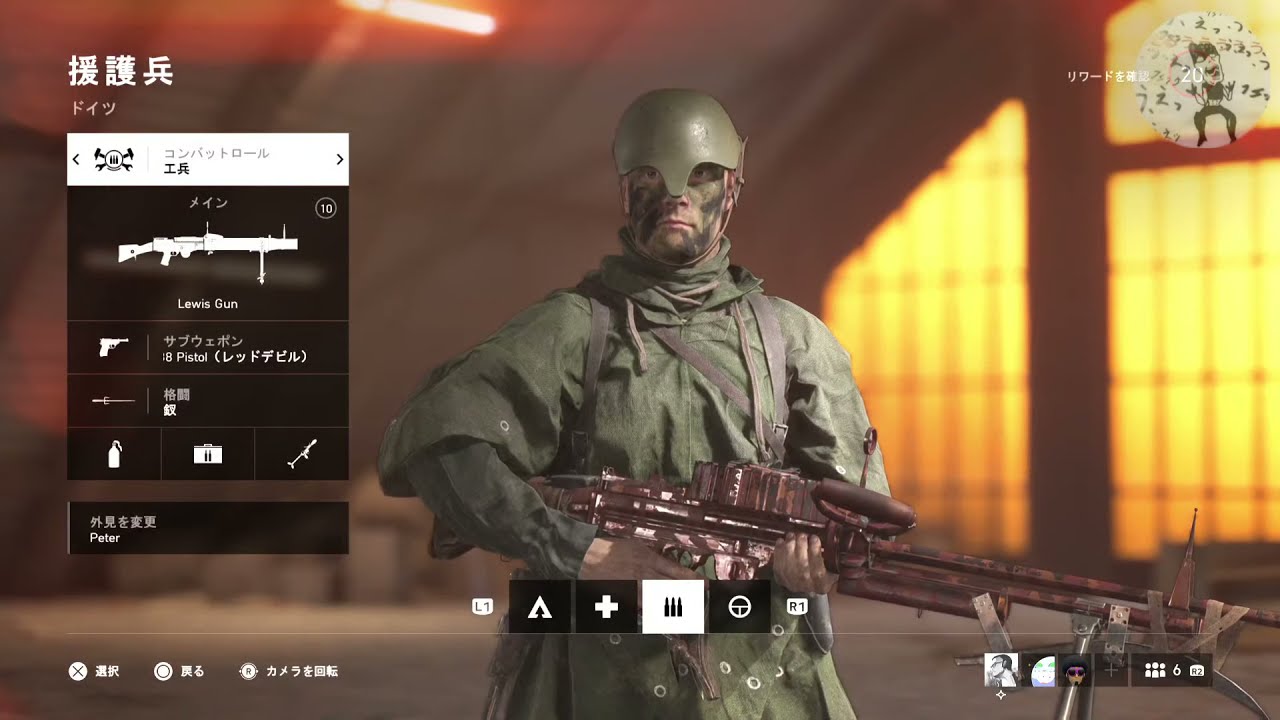
Task: Click the right arrow of combat role selector
Action: 339,159
